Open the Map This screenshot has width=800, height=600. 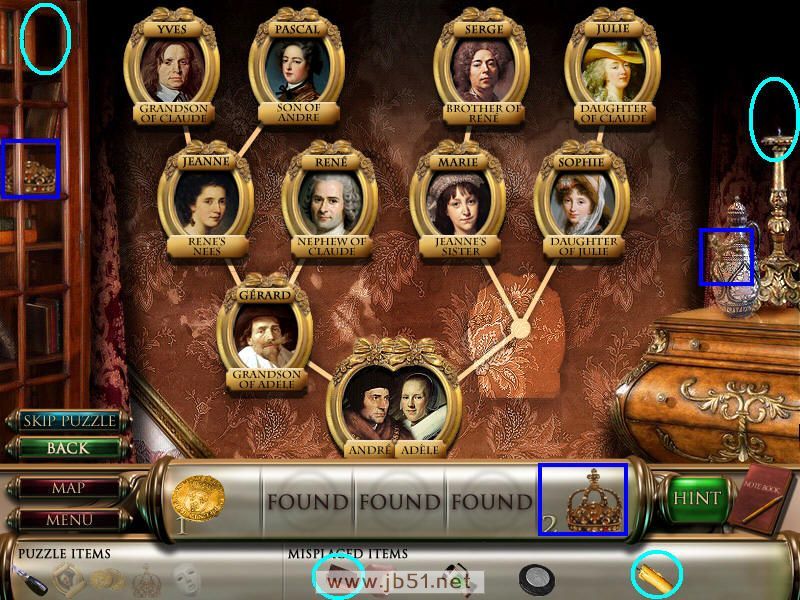[68, 488]
